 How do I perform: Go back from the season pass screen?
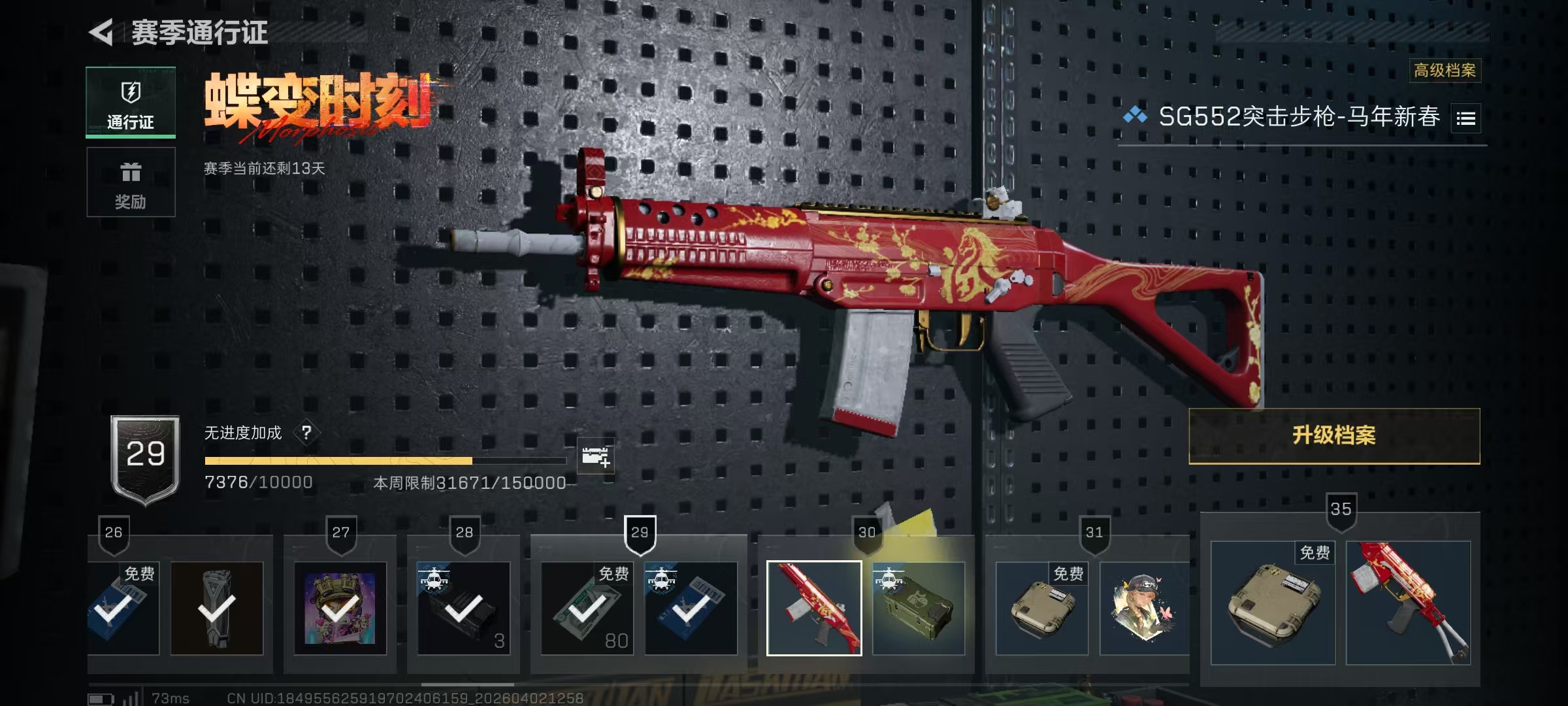point(102,32)
